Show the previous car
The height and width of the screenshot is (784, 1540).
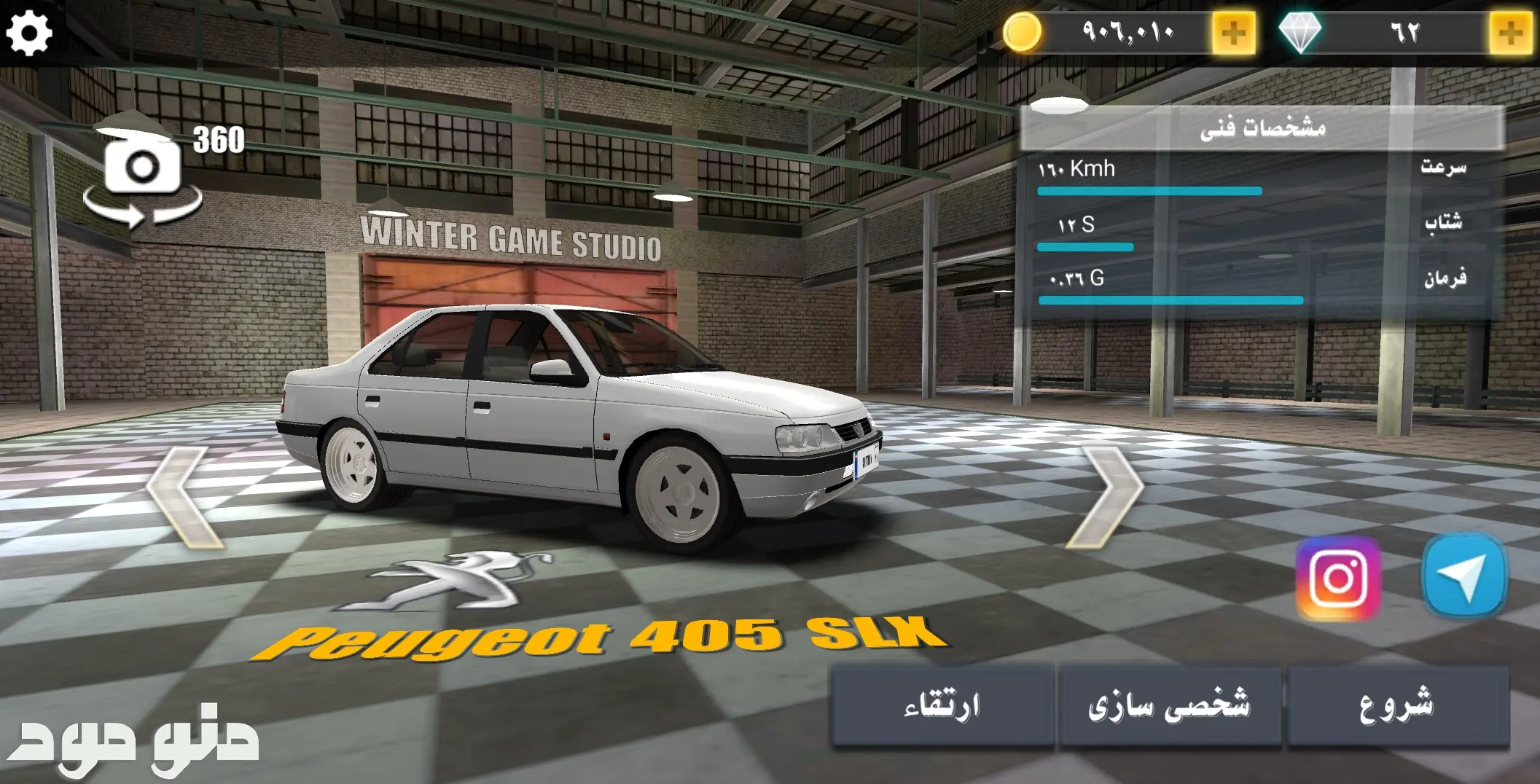click(184, 498)
